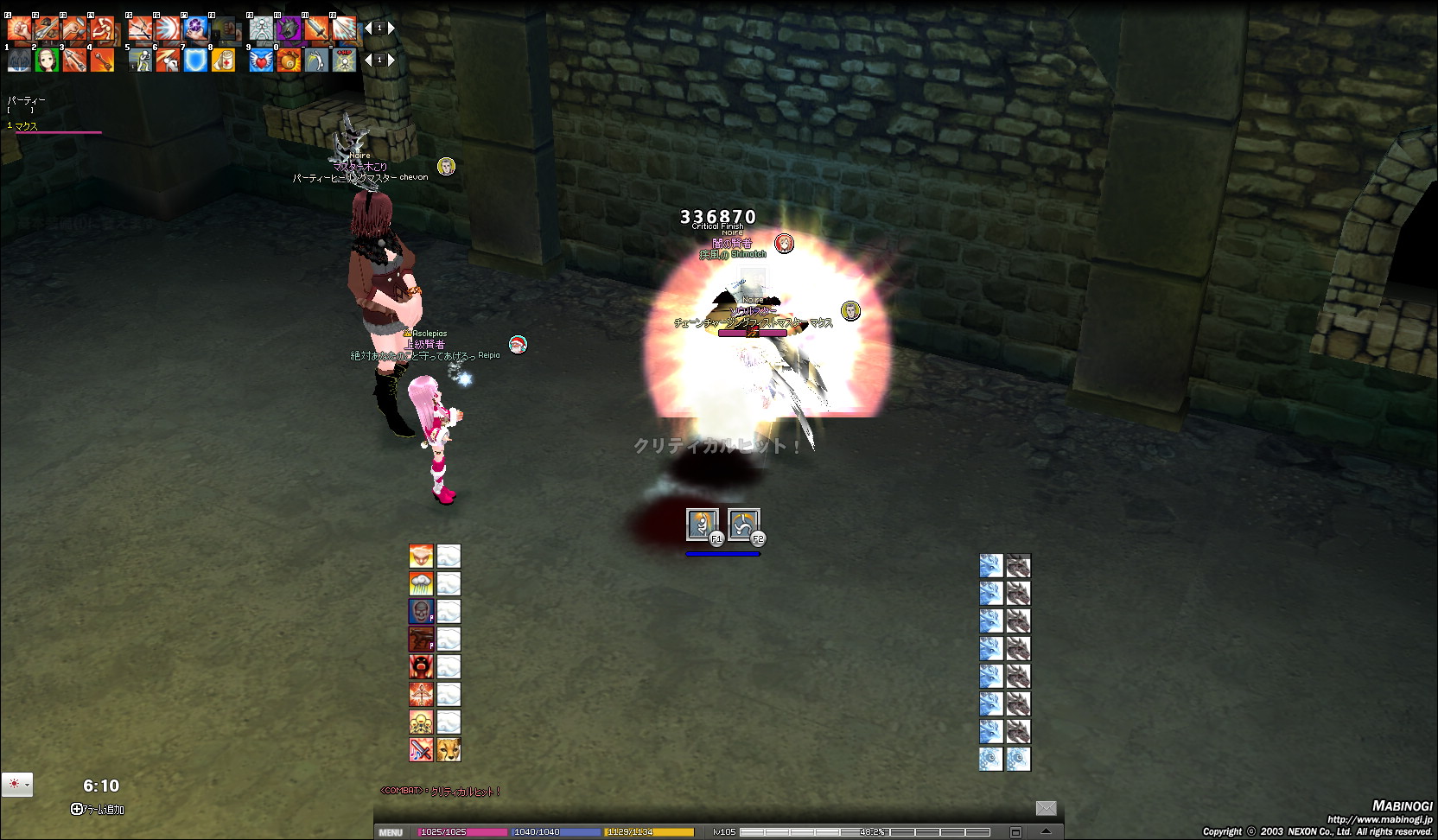This screenshot has width=1438, height=840.
Task: Go to previous page of bottom hotbar
Action: (367, 60)
